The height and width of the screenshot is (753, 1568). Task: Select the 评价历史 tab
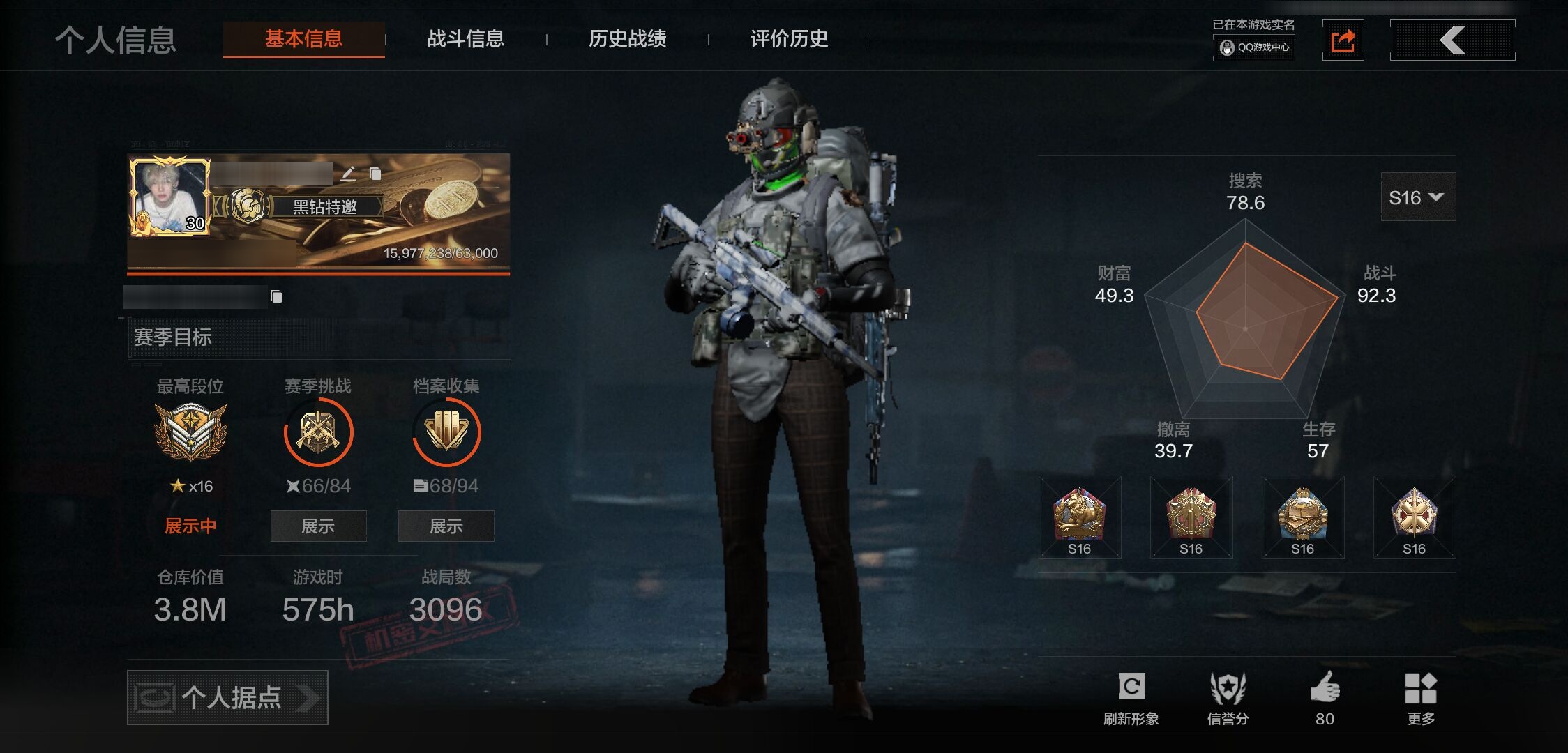point(789,39)
